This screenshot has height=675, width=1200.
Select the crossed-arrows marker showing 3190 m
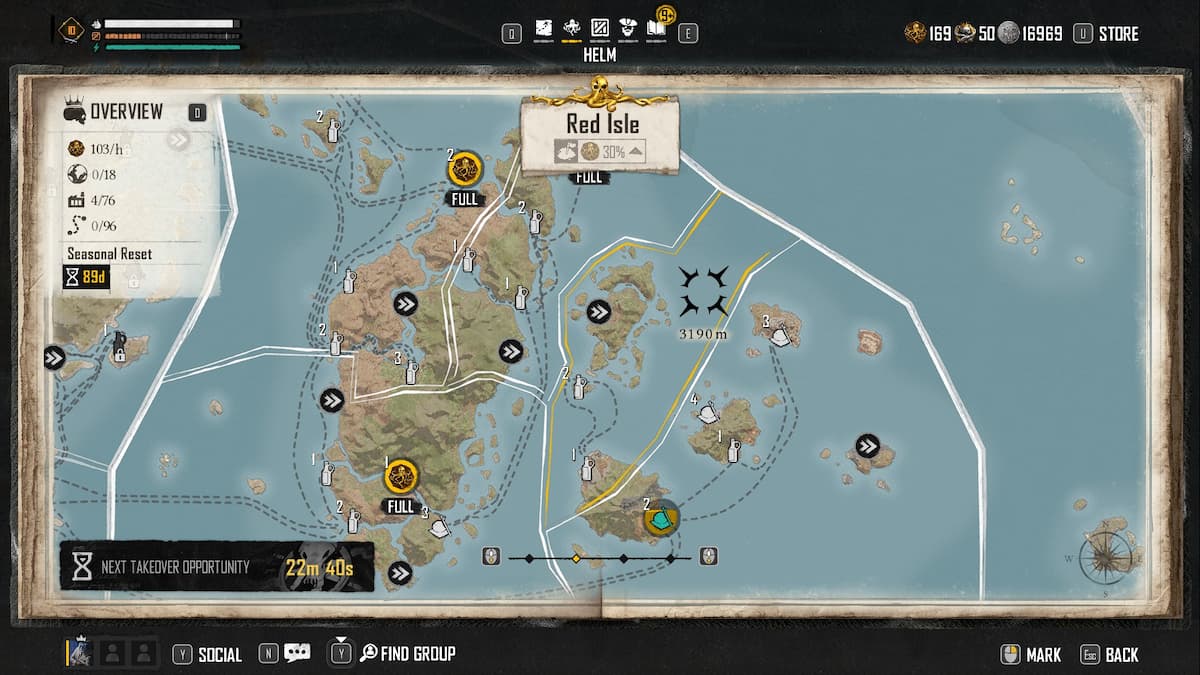(x=702, y=292)
